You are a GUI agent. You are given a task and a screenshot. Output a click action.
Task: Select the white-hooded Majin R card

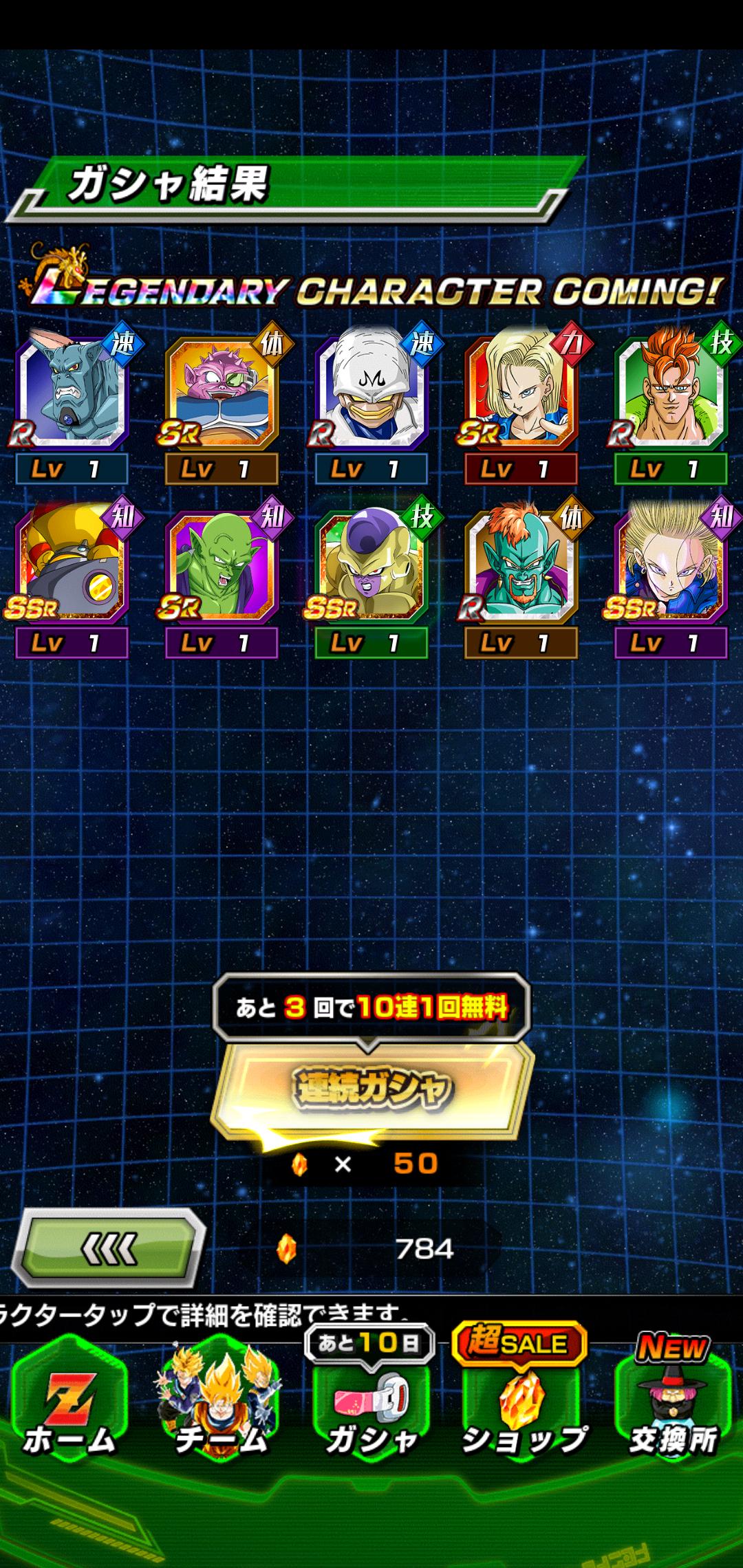[371, 392]
